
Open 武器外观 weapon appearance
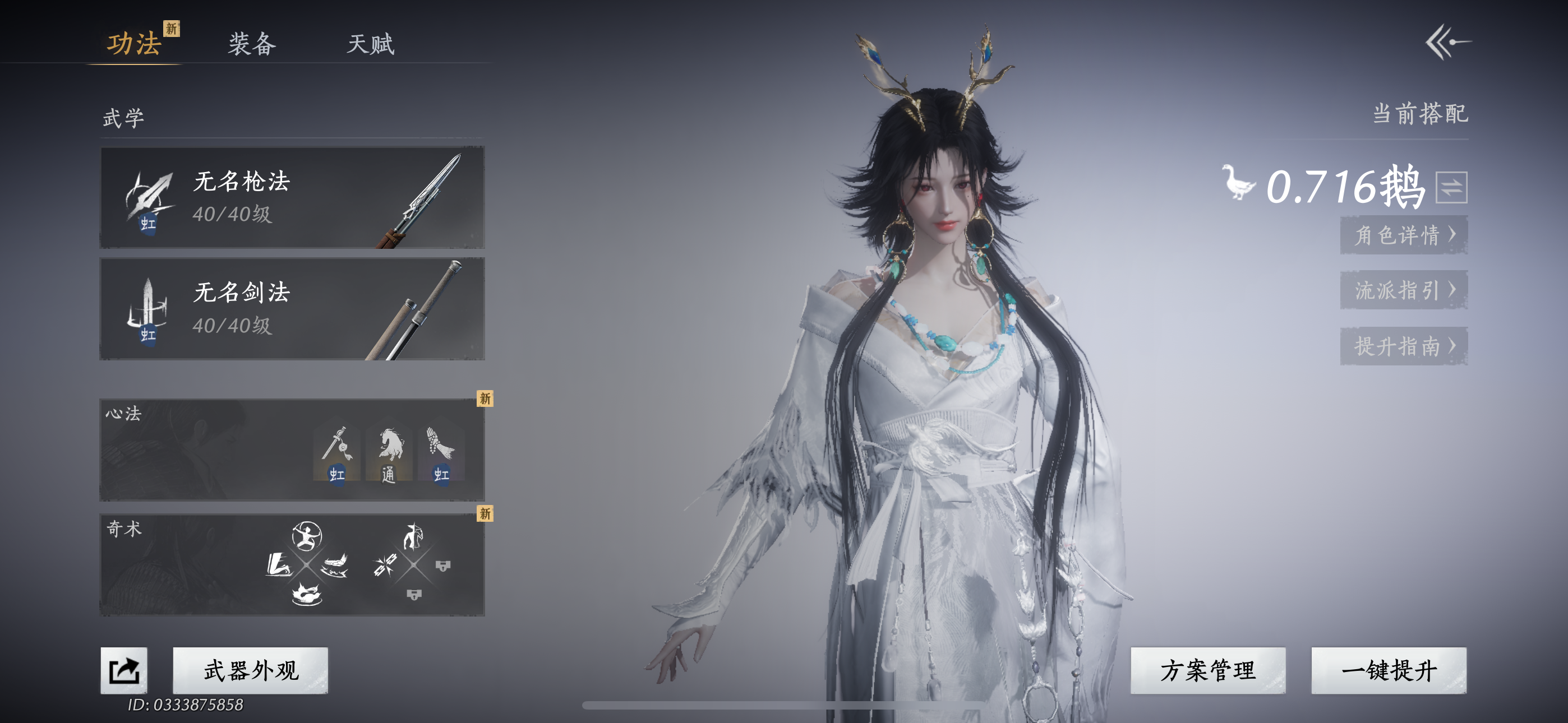pyautogui.click(x=250, y=670)
